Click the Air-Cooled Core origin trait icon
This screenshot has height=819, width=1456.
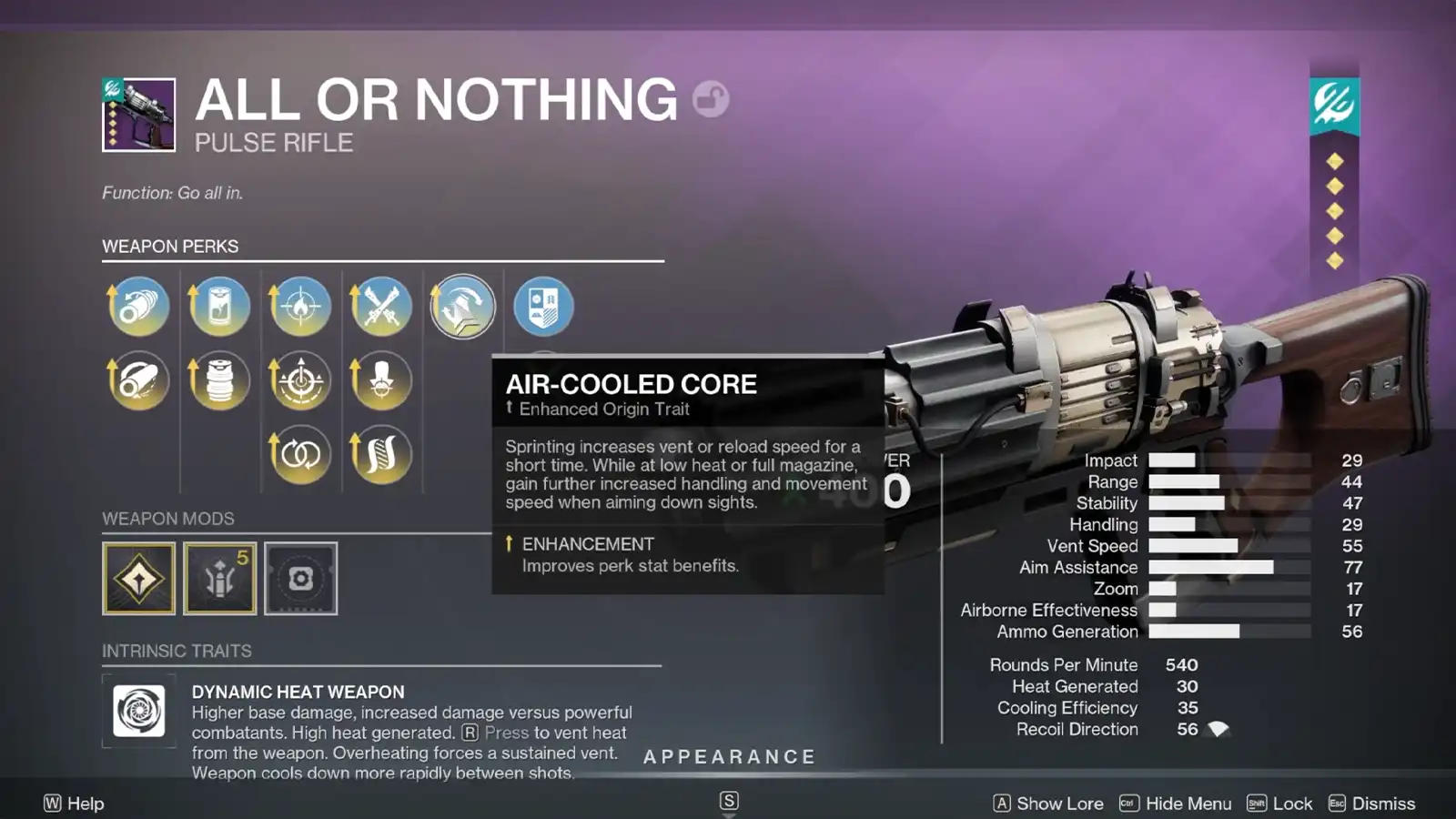461,307
